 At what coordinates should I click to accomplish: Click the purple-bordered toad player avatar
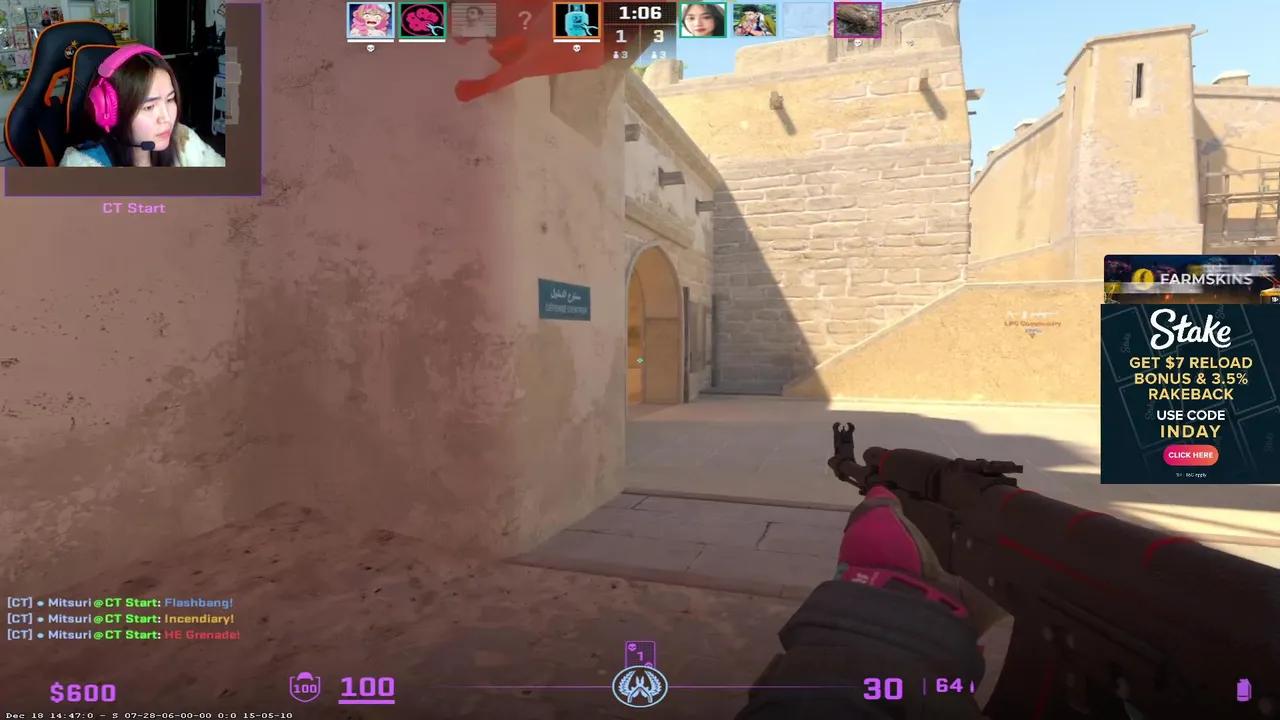857,20
